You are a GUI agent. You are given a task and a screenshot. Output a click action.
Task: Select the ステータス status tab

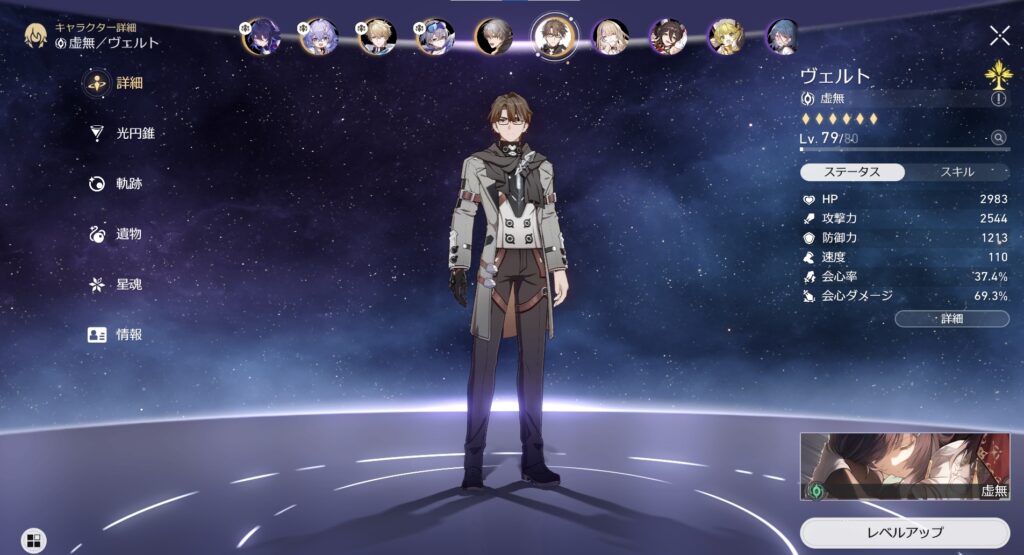(x=852, y=172)
